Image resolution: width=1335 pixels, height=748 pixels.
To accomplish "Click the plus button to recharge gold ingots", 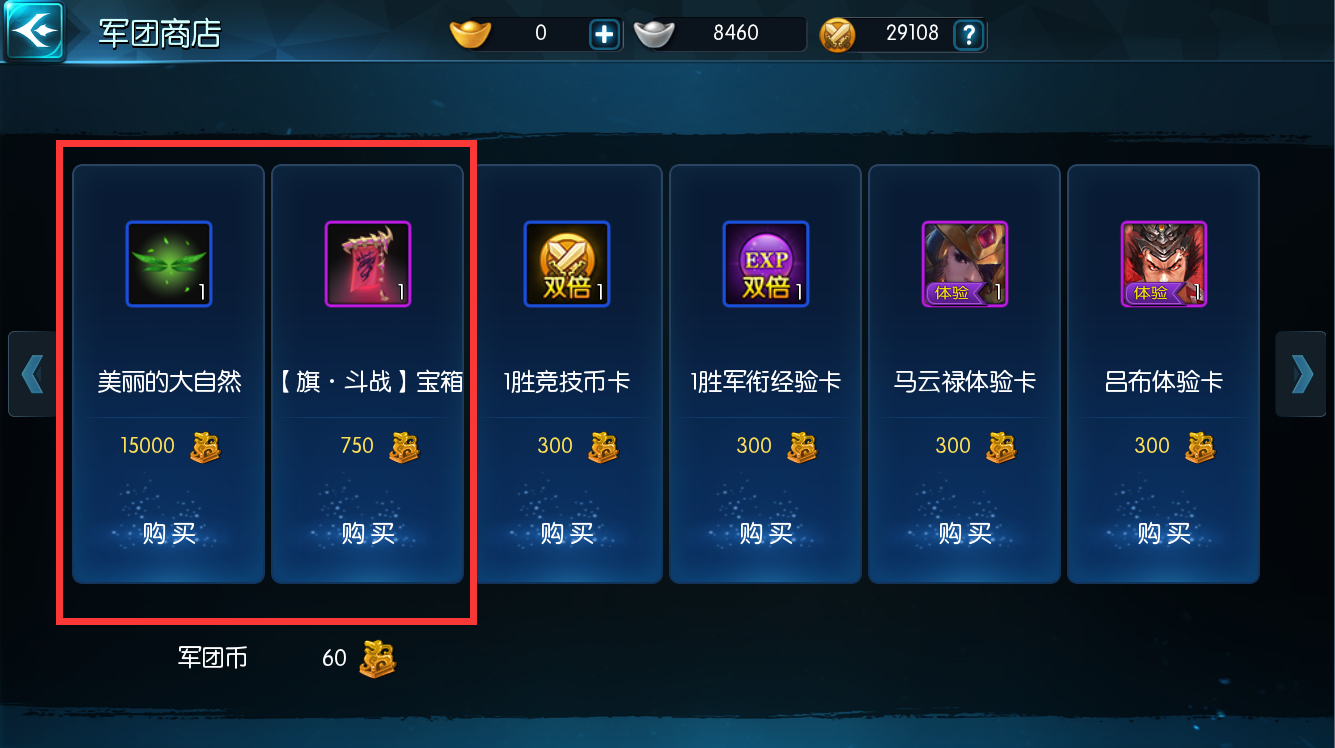I will pyautogui.click(x=604, y=33).
